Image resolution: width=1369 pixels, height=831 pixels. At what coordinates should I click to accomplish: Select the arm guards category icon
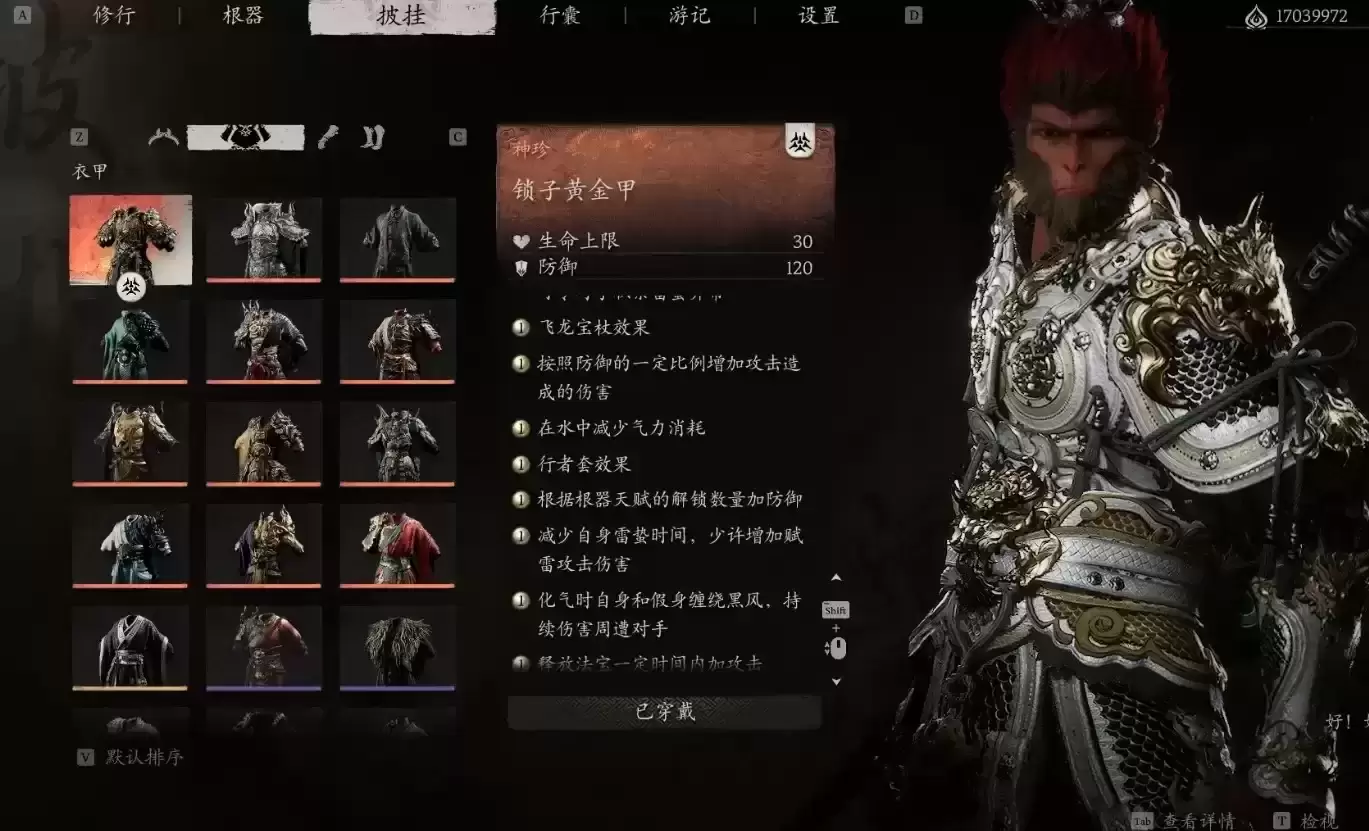click(x=329, y=135)
